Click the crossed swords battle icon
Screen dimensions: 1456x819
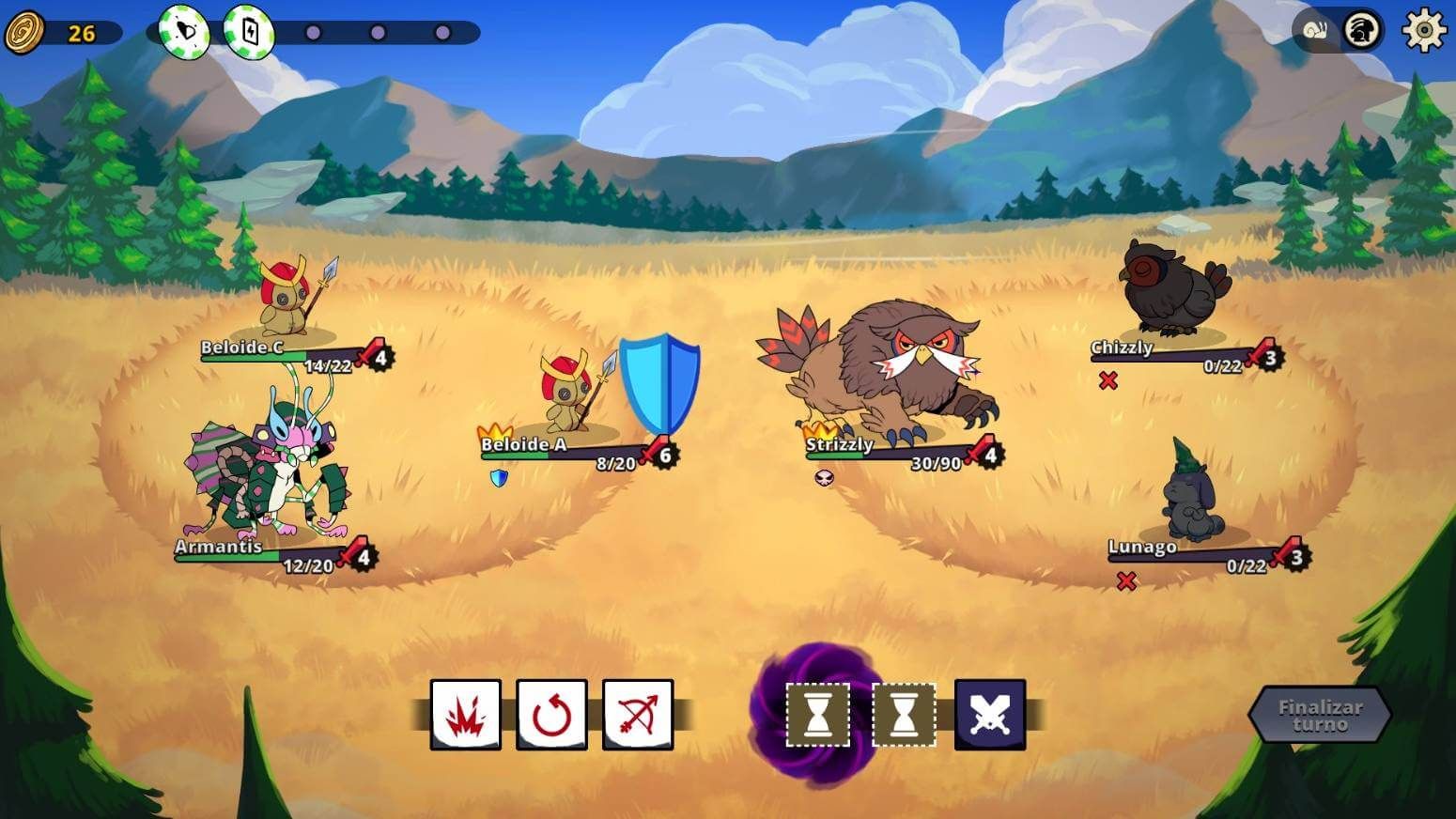point(989,713)
